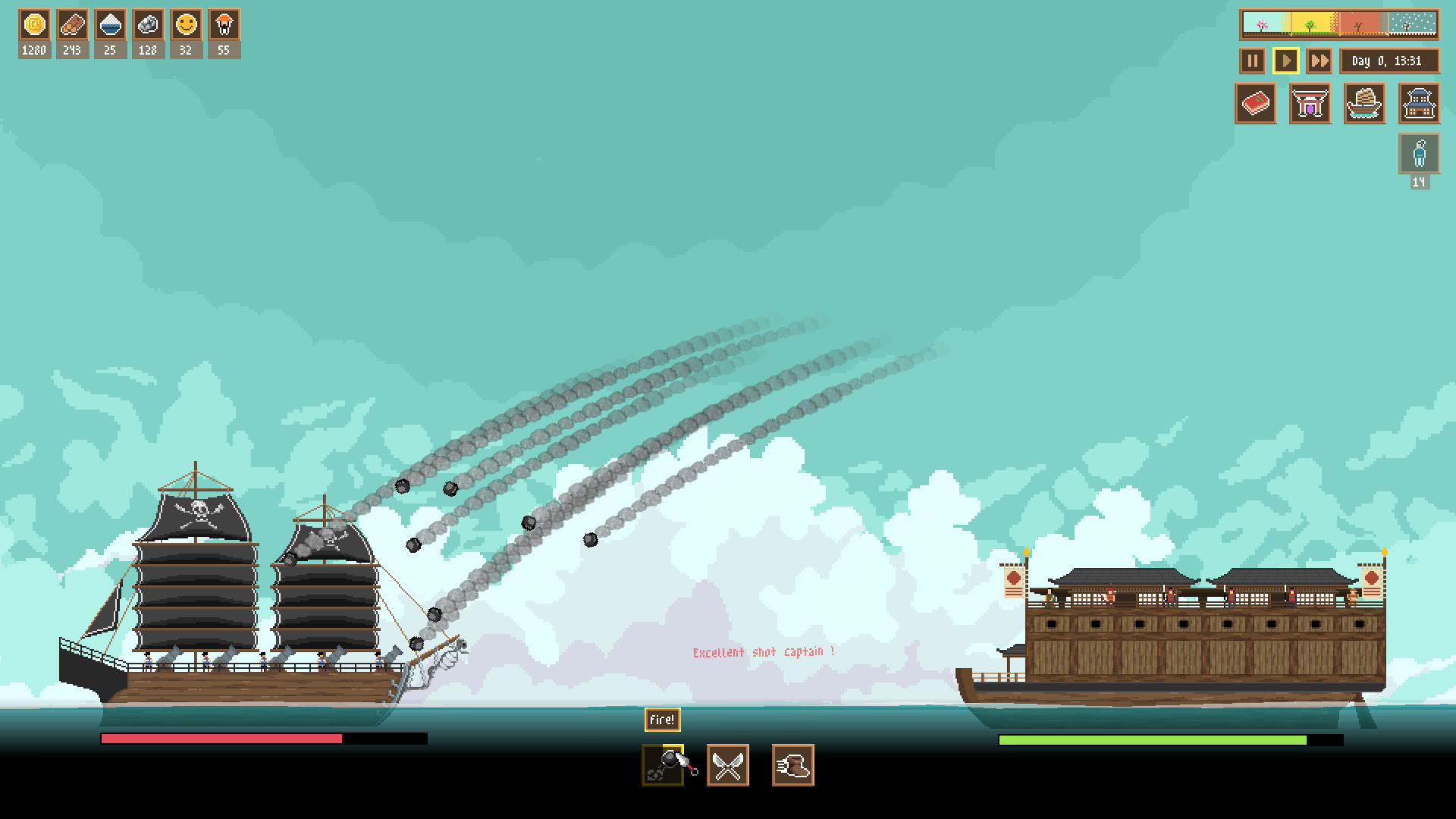Enable fast-forward game speed
The image size is (1456, 819).
pyautogui.click(x=1319, y=61)
